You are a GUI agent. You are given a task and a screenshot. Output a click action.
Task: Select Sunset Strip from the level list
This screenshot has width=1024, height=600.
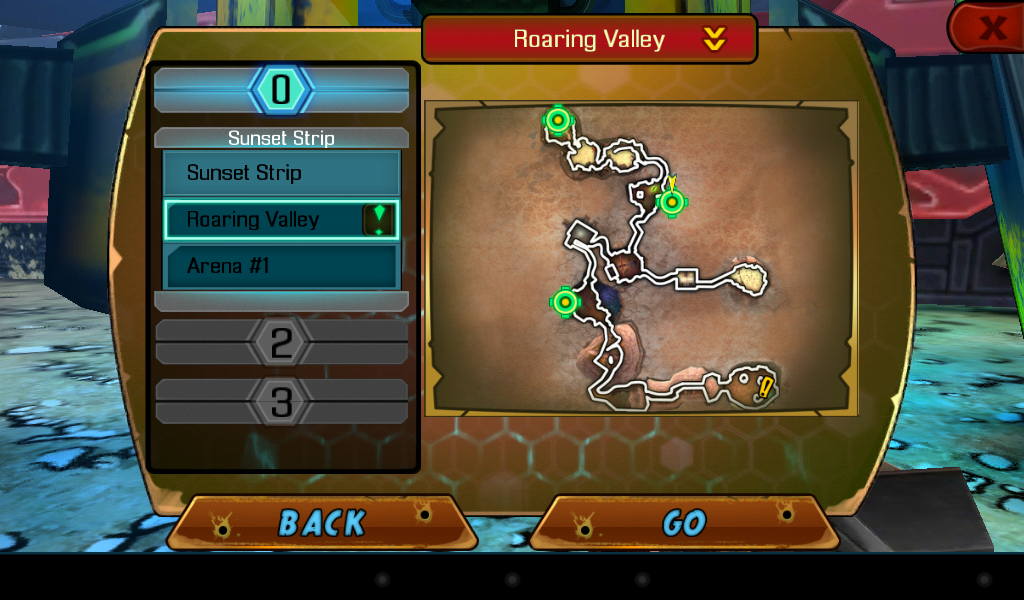[281, 173]
